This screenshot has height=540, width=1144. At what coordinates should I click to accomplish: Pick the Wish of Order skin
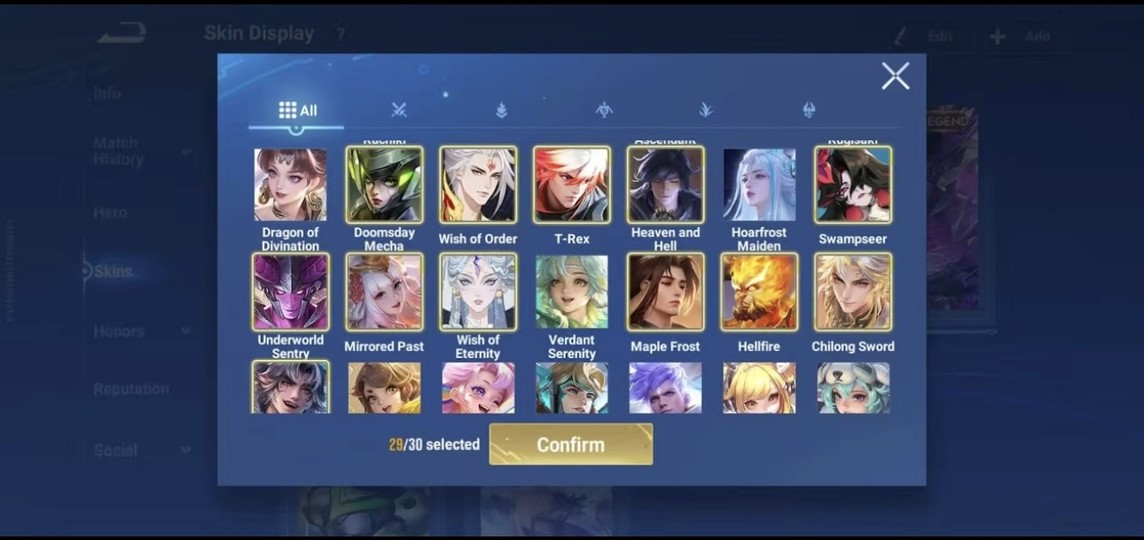coord(478,185)
